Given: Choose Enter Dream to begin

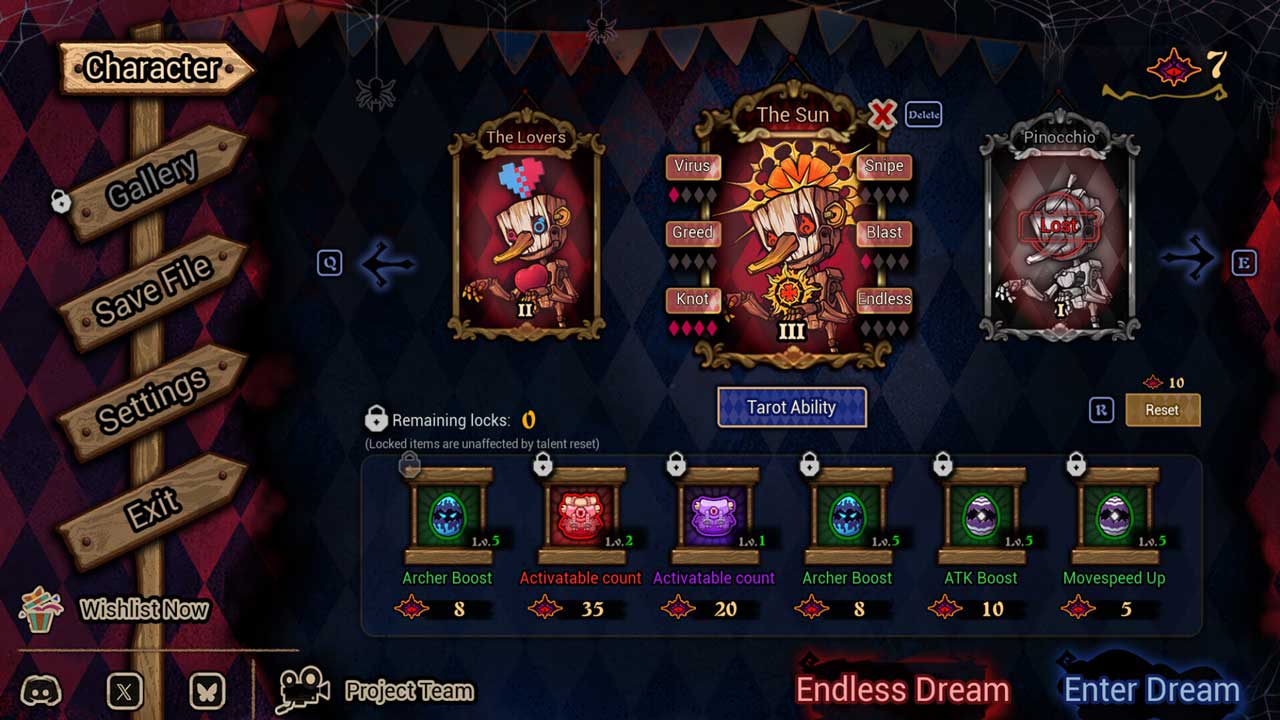Looking at the screenshot, I should pos(1151,689).
